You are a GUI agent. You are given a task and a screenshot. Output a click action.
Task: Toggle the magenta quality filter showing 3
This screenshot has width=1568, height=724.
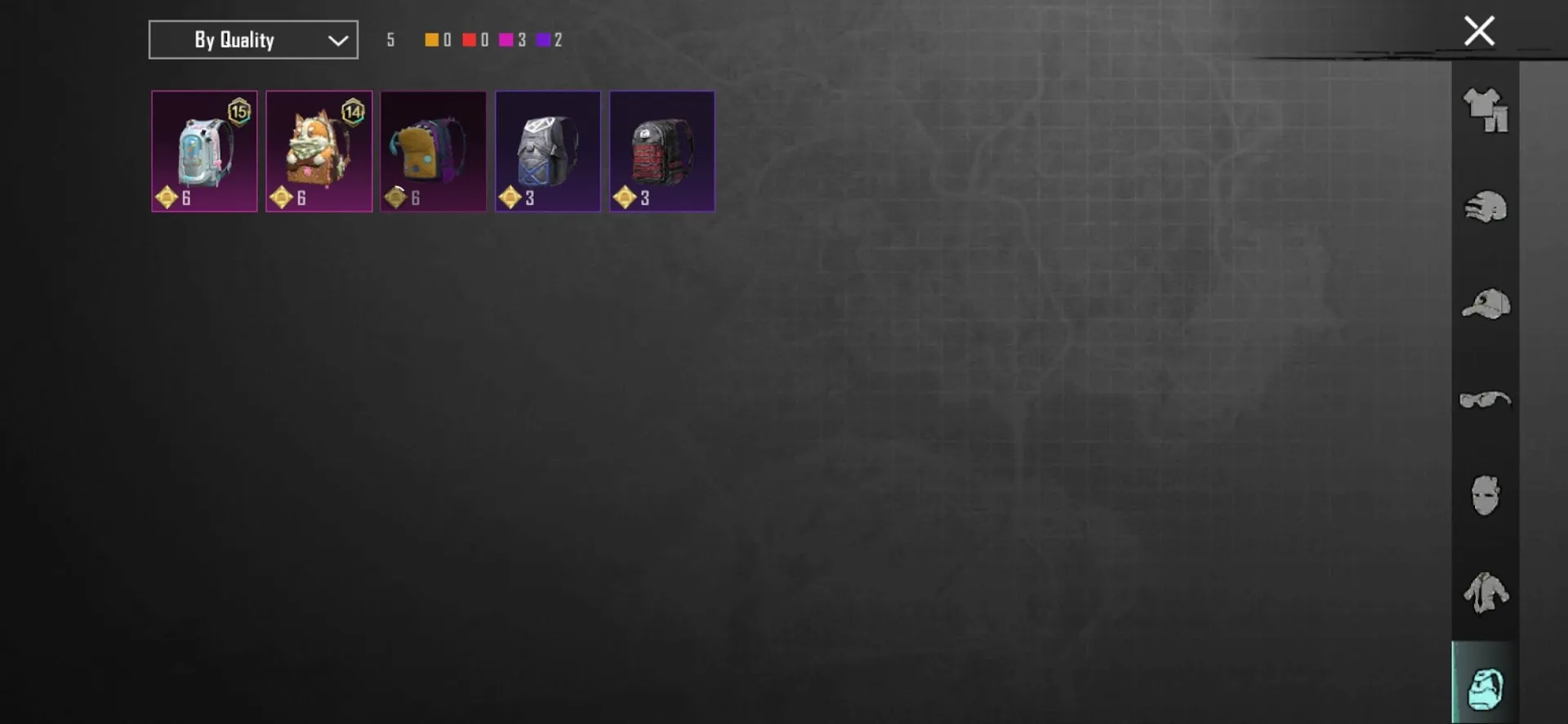coord(506,39)
